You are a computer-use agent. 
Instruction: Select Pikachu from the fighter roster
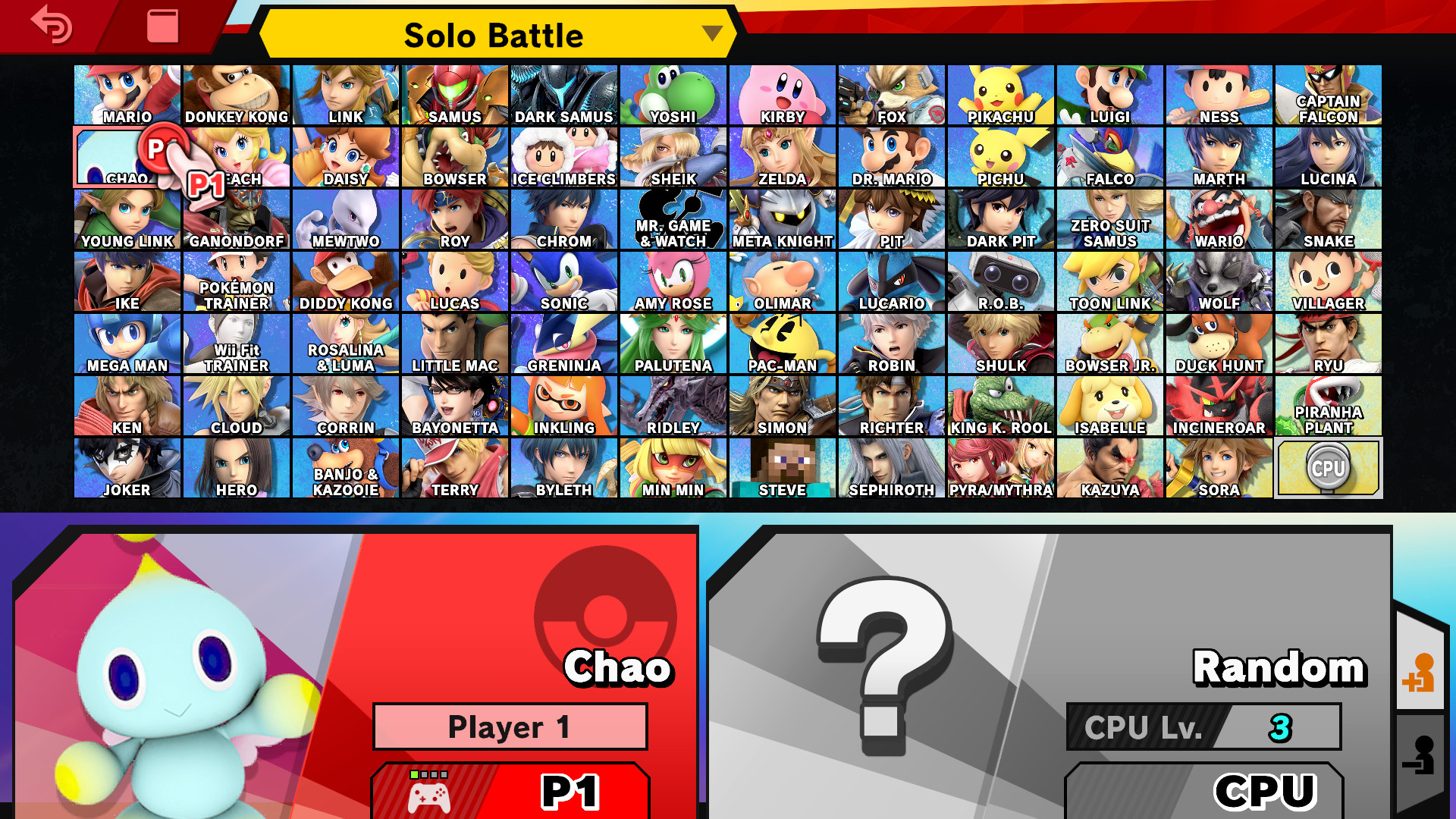(1001, 94)
